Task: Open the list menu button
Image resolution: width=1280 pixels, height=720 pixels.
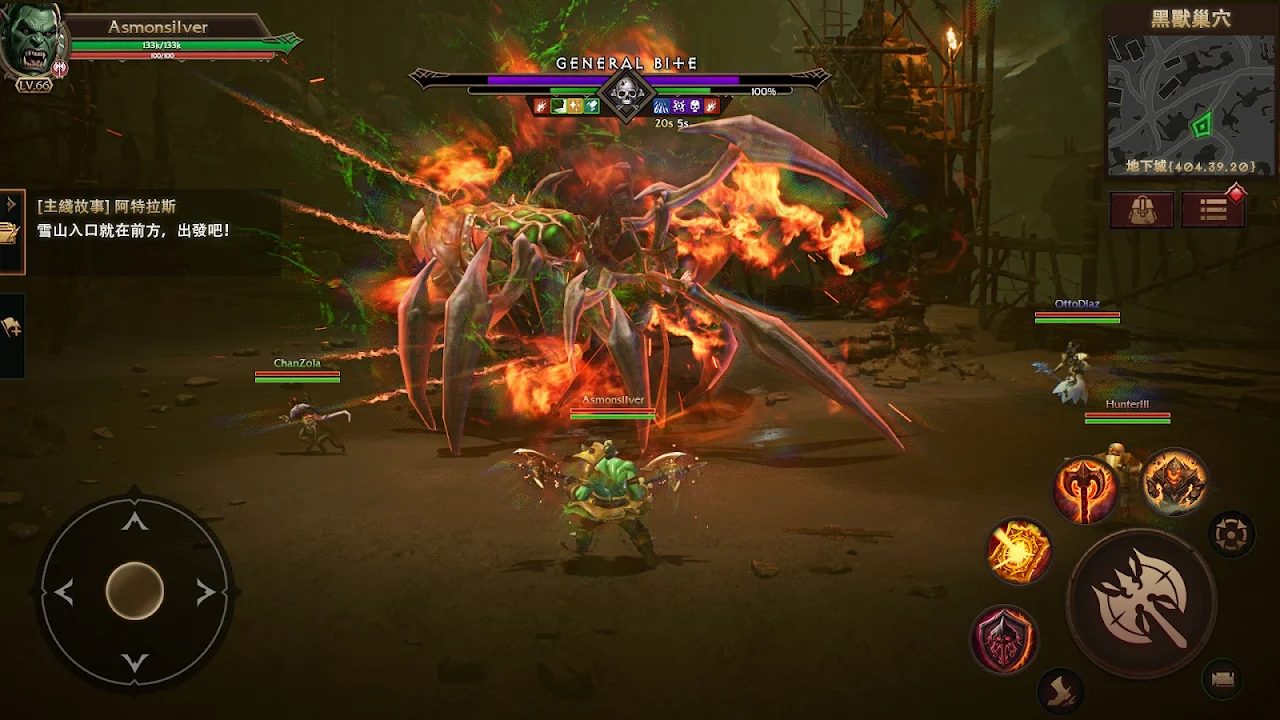Action: pyautogui.click(x=1212, y=210)
